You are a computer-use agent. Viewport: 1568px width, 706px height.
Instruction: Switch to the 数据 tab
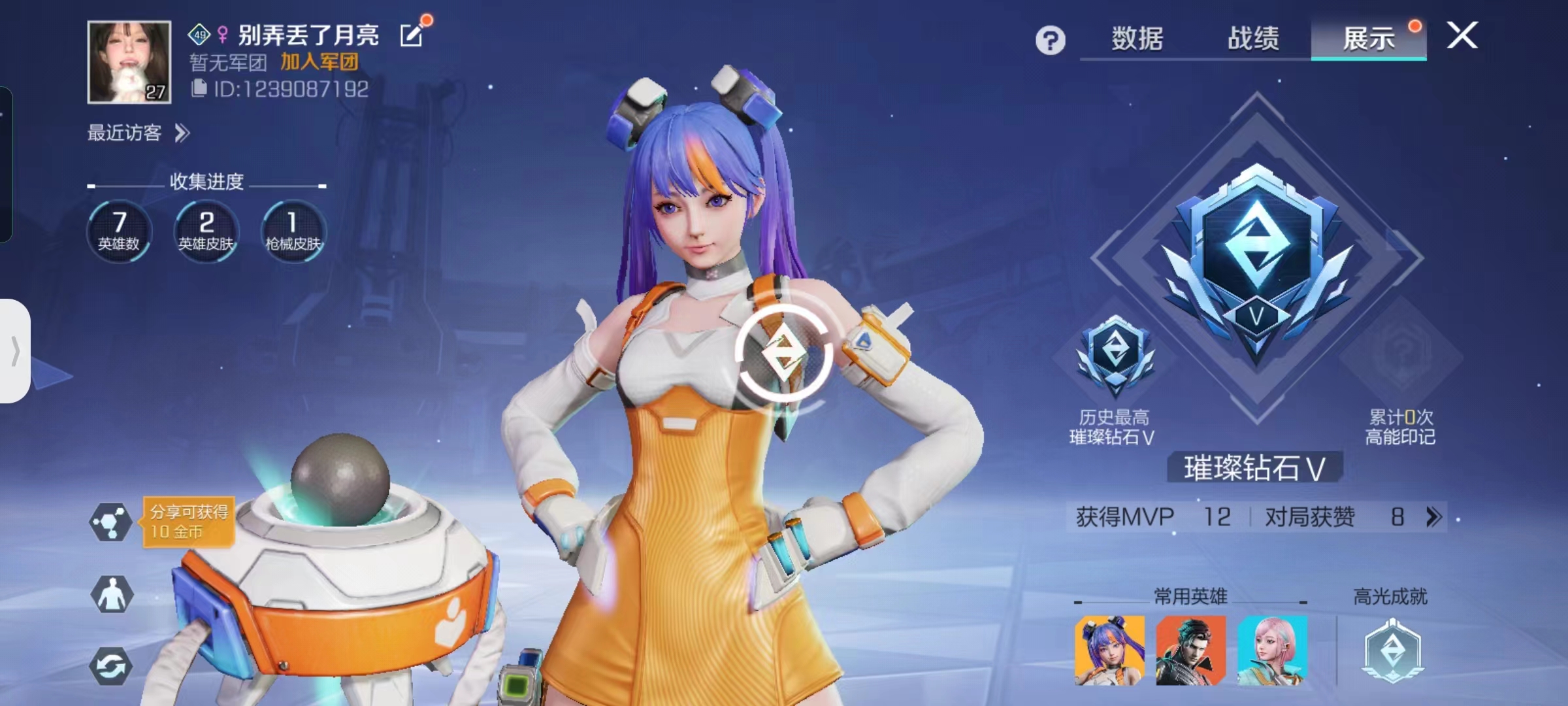pos(1137,38)
